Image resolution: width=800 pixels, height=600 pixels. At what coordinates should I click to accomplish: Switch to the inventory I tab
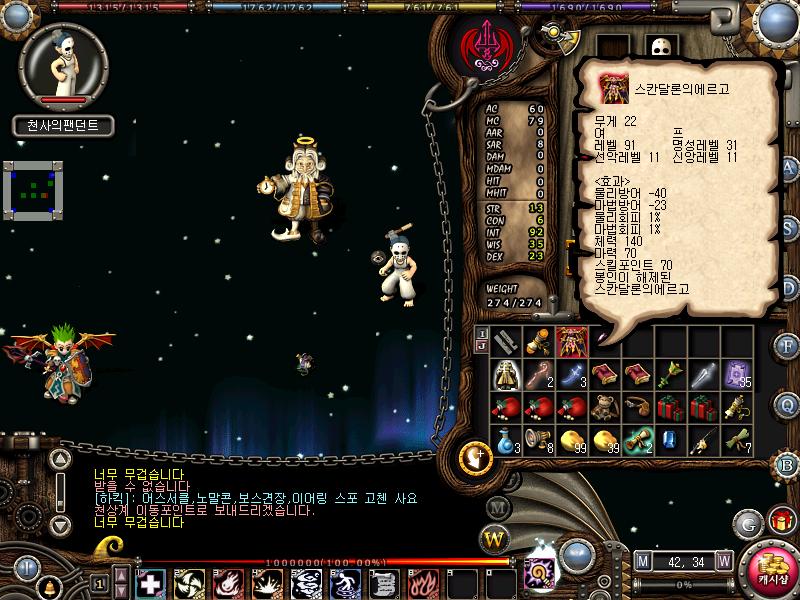tap(481, 333)
